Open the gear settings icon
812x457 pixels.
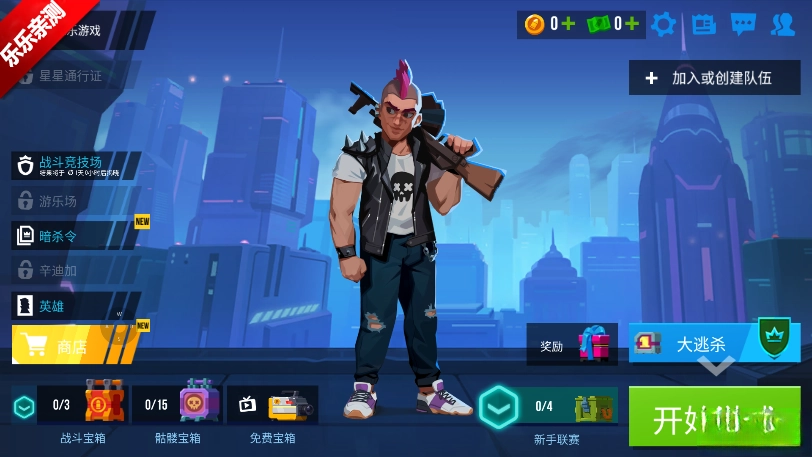[x=664, y=24]
